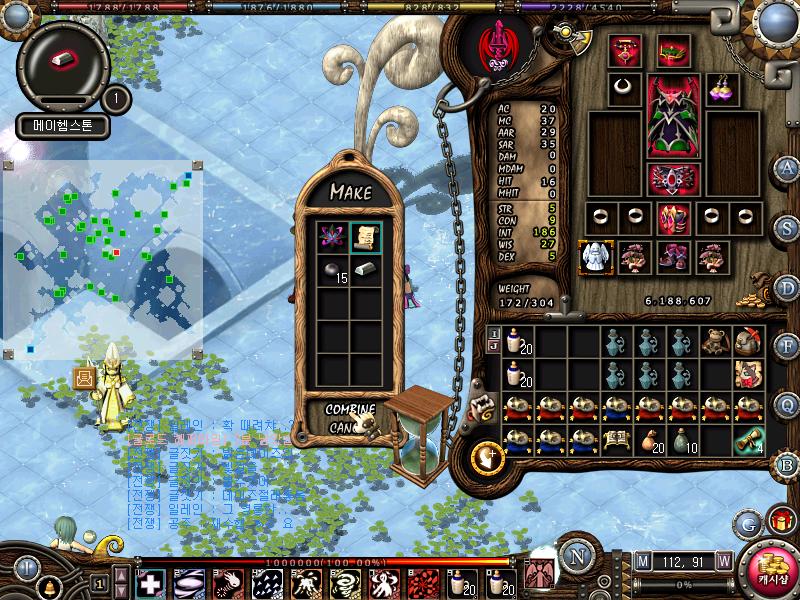Pick the purple flower ingredient in Make window

(332, 237)
